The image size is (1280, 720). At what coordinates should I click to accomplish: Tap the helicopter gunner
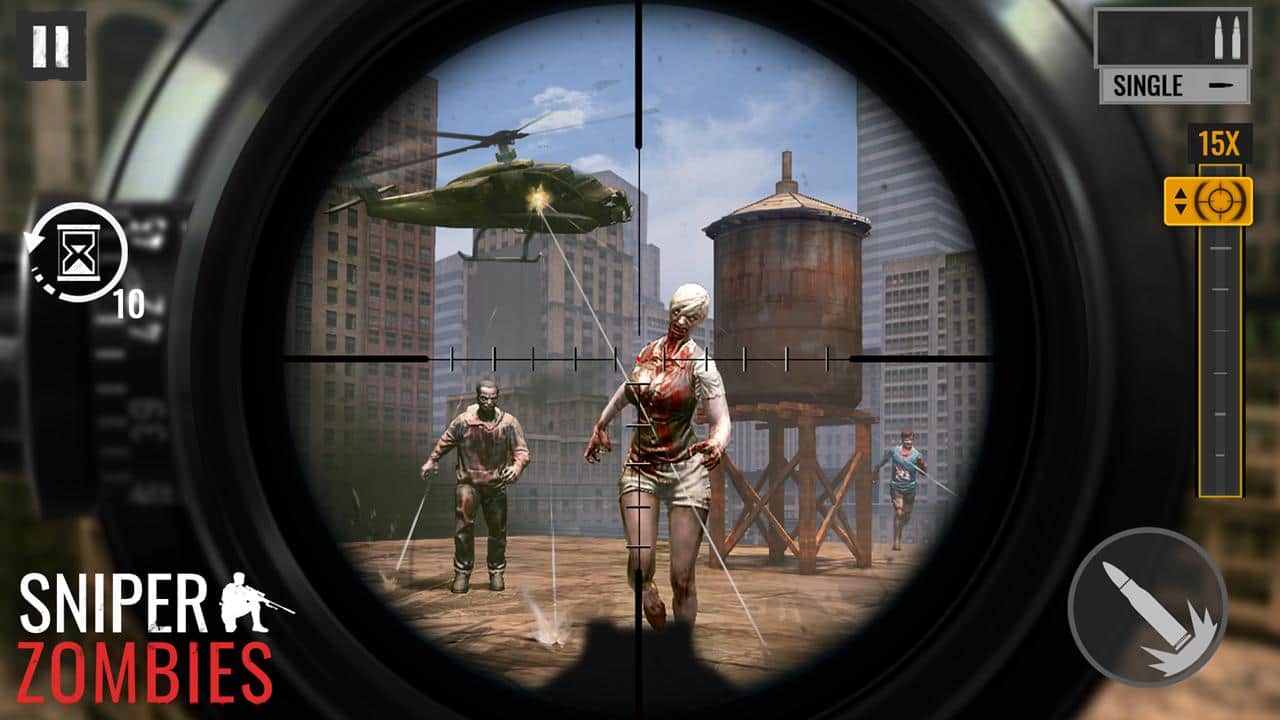tap(540, 197)
